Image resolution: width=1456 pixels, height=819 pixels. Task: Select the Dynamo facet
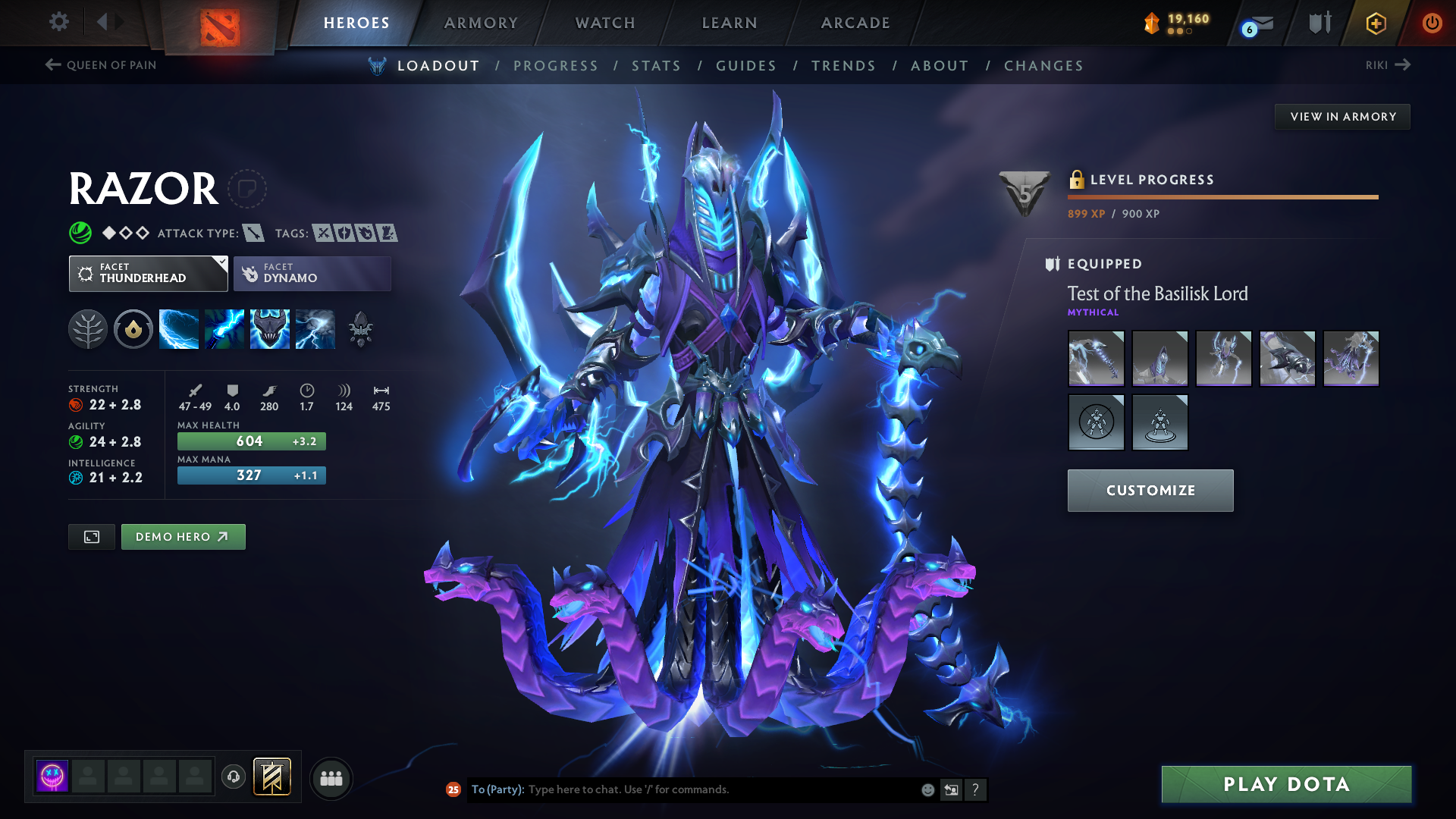click(x=312, y=273)
